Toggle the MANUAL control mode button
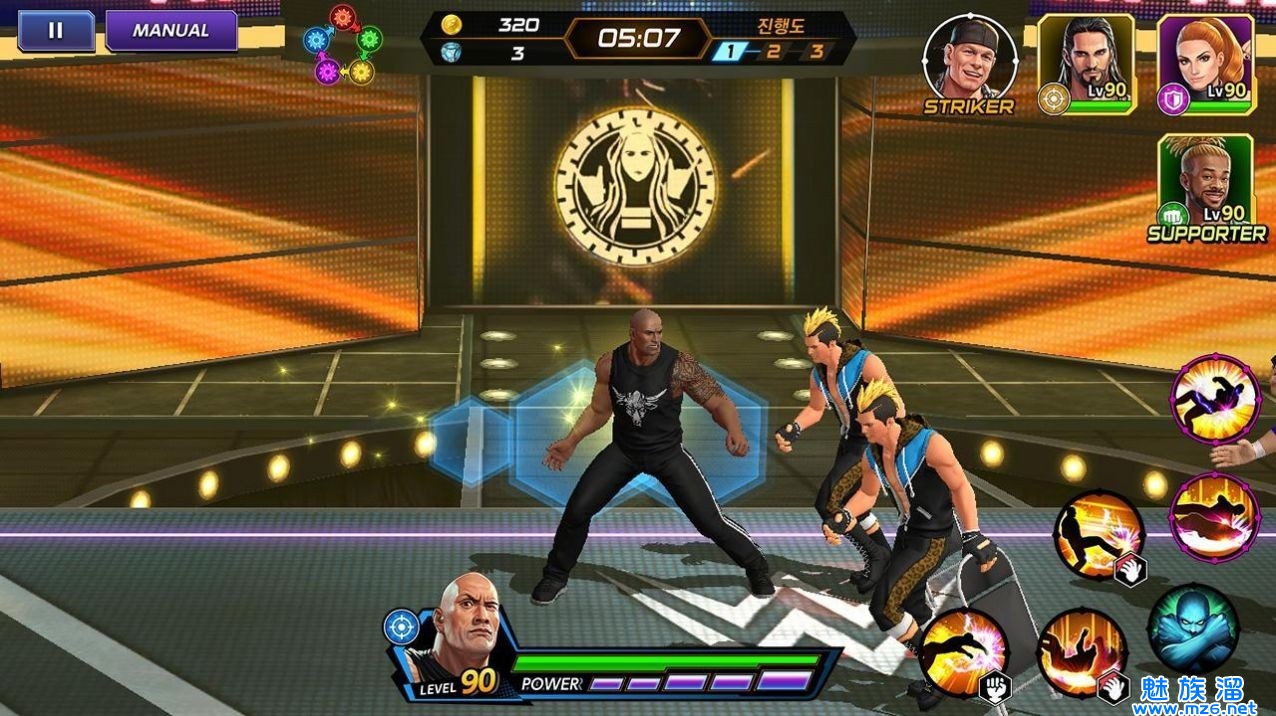The height and width of the screenshot is (716, 1276). (x=171, y=31)
